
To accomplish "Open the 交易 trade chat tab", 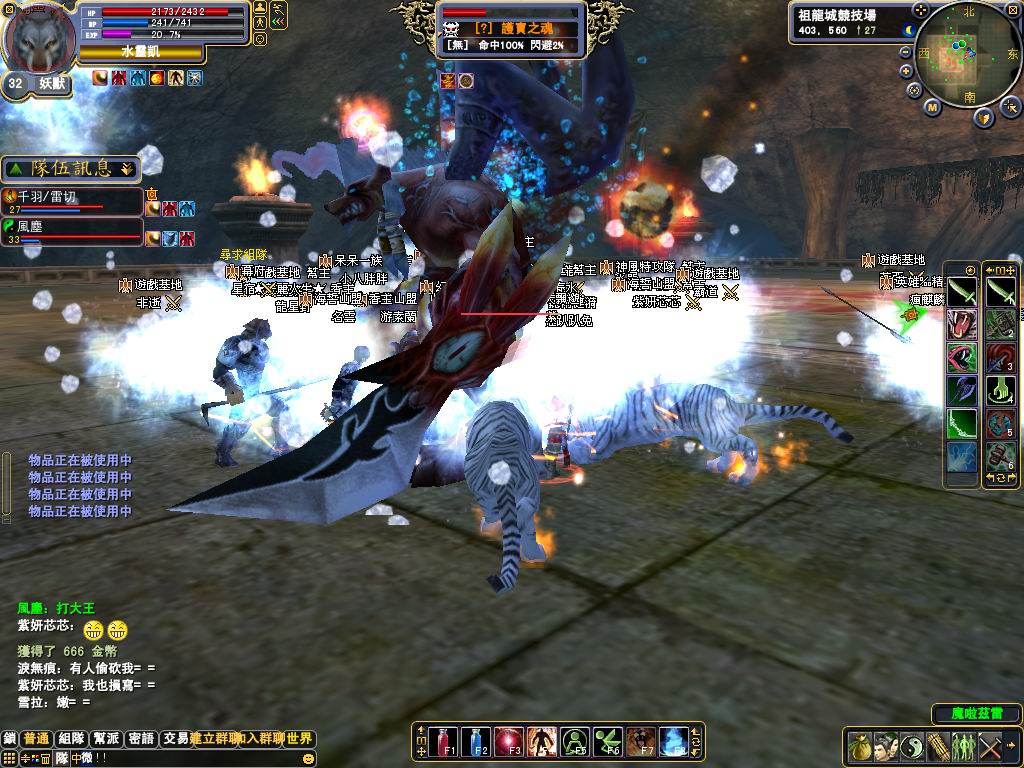I will tap(176, 739).
